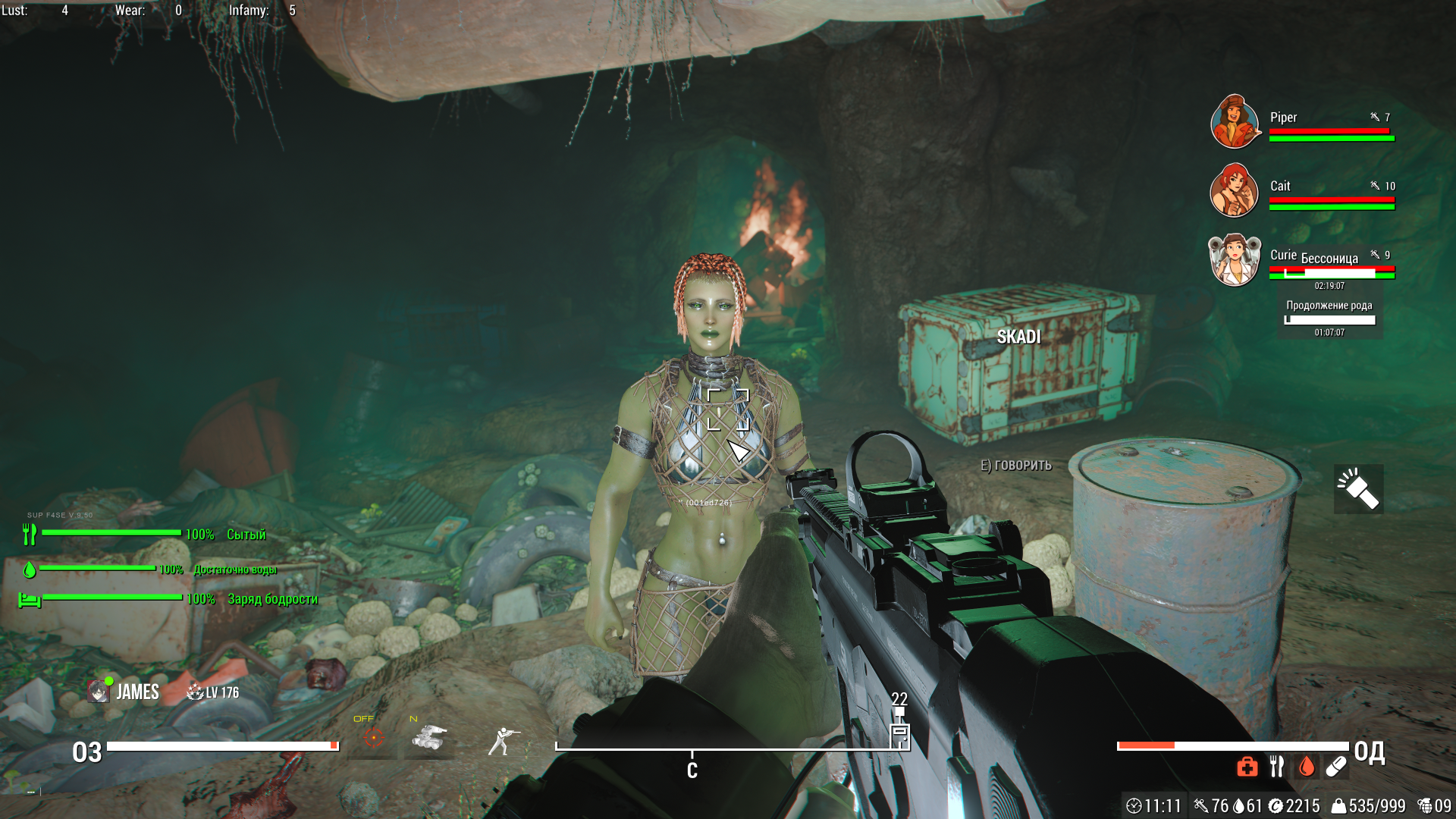1456x819 pixels.
Task: Click the red water drop icon
Action: click(1306, 767)
